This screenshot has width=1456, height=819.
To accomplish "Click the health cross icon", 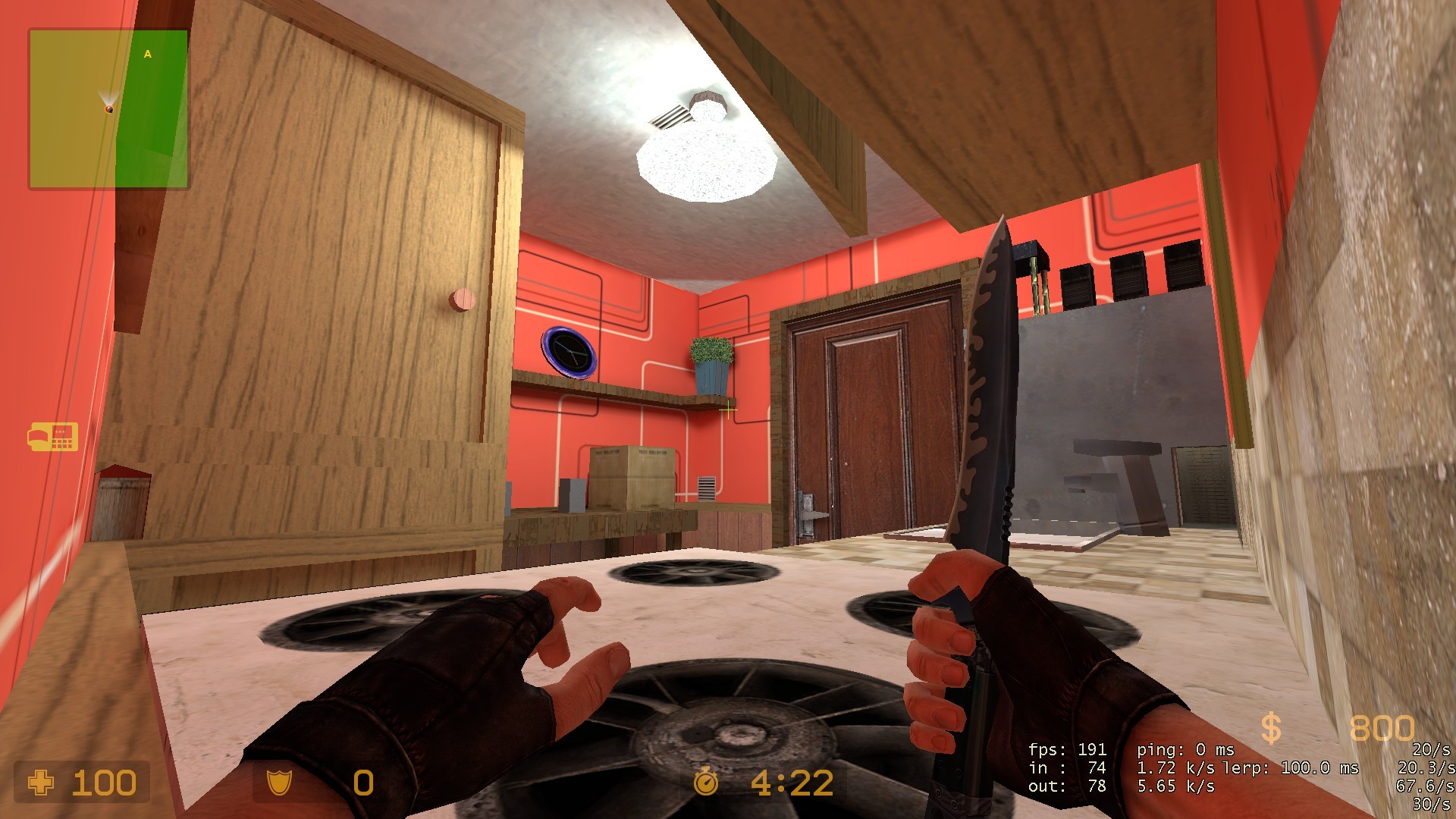I will (x=42, y=781).
